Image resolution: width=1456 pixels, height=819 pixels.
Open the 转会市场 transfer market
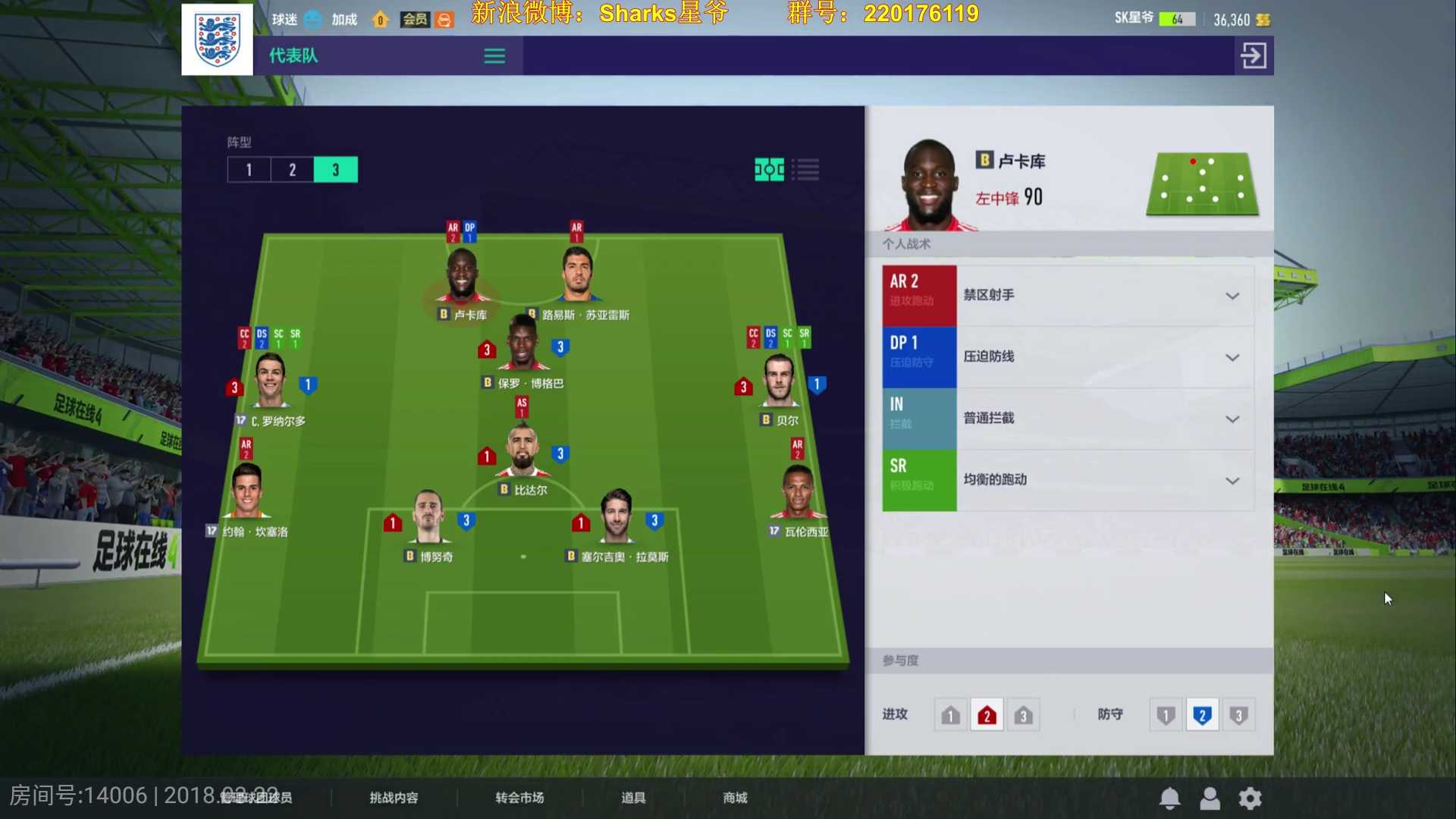[x=519, y=798]
